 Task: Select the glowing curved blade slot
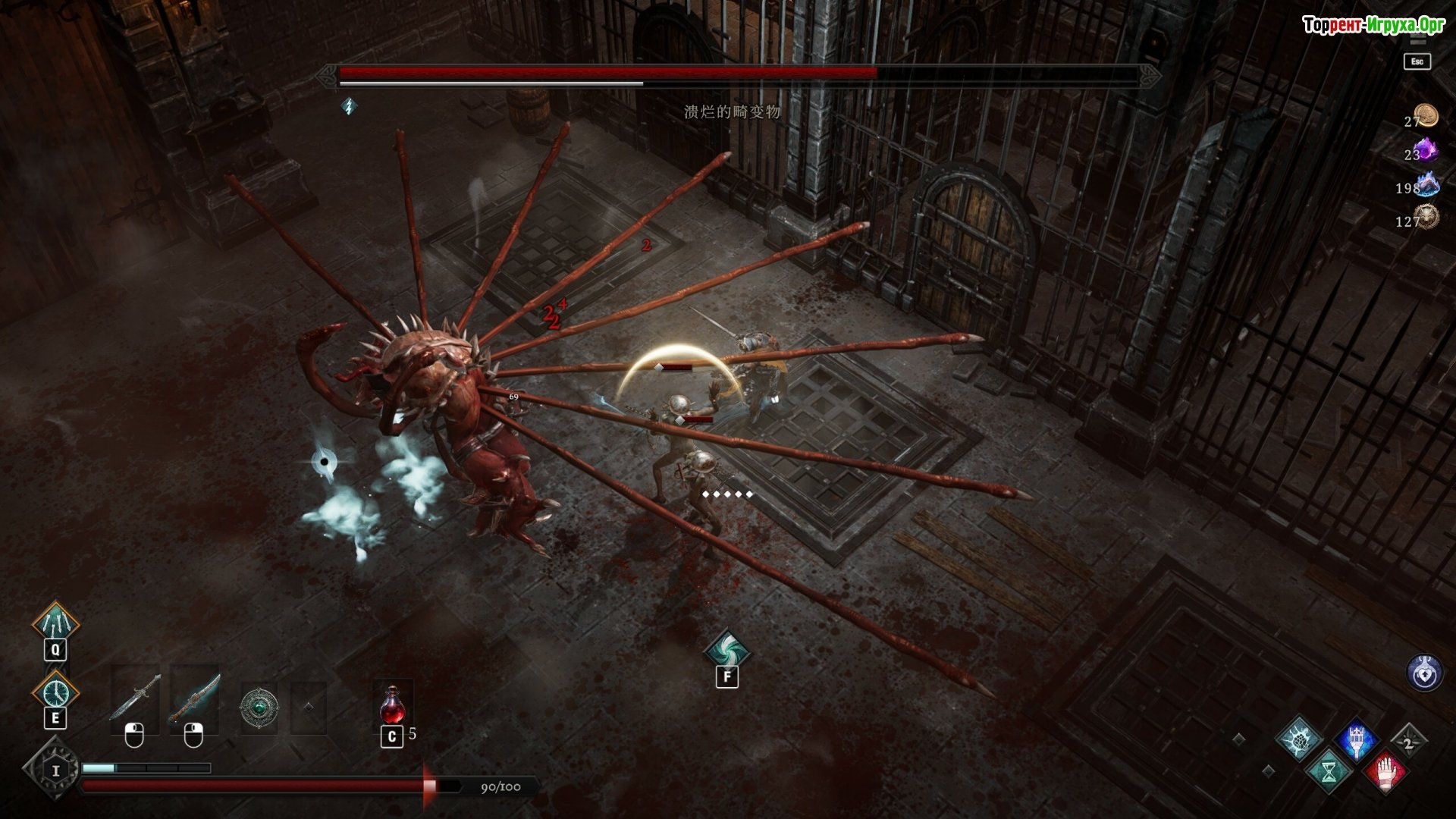tap(194, 698)
